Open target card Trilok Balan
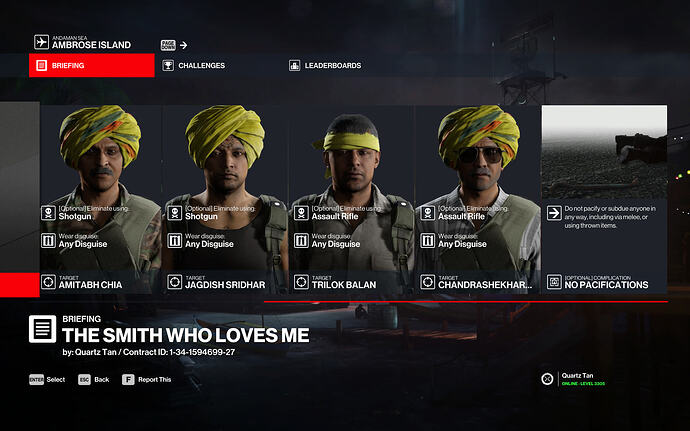Screen dimensions: 690x431 pyautogui.click(x=352, y=200)
